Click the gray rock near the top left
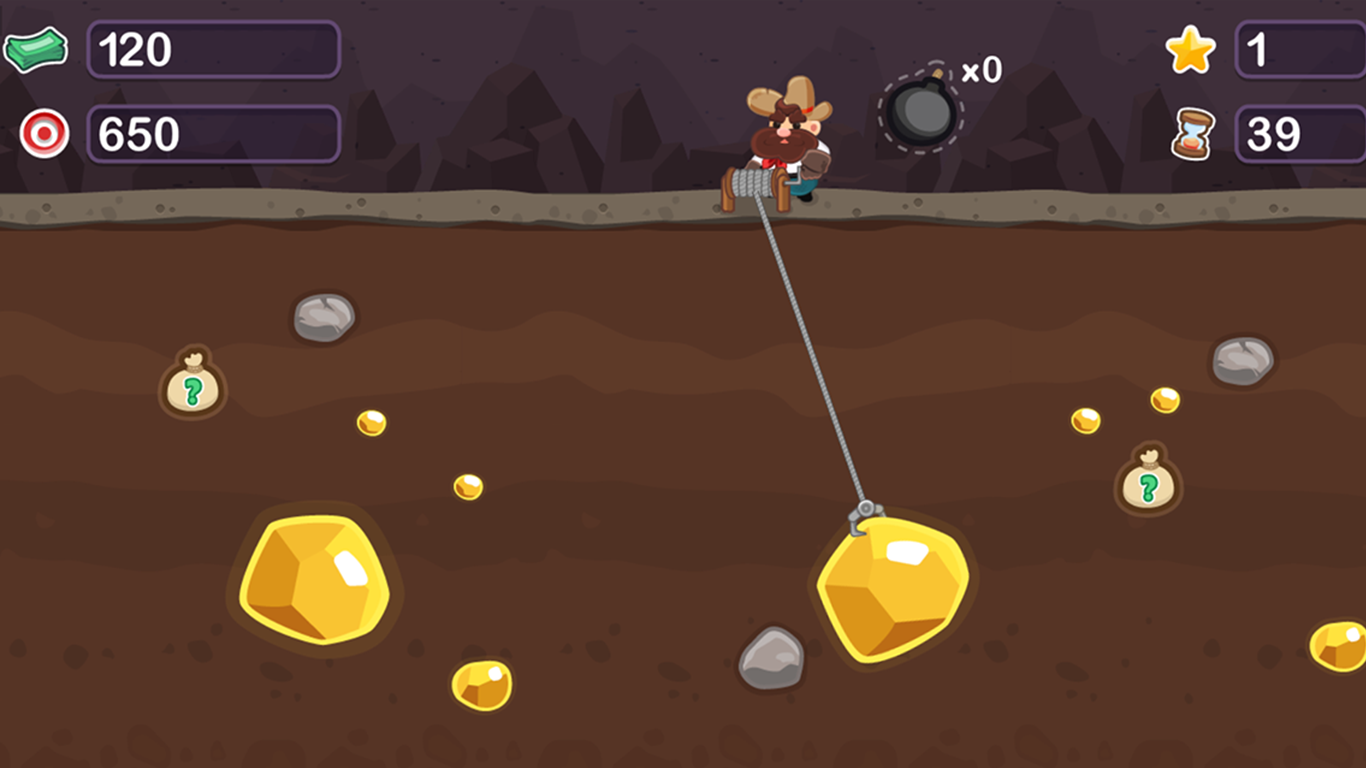Image resolution: width=1366 pixels, height=768 pixels. tap(322, 317)
